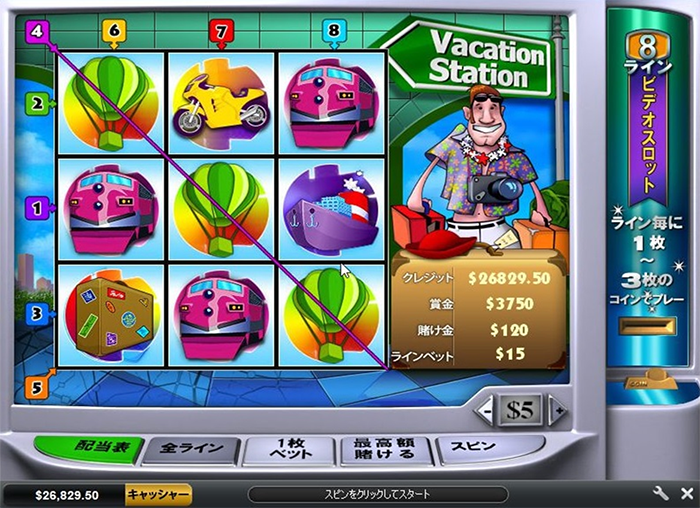Open the キャッシャー cashier
This screenshot has width=700, height=508.
pyautogui.click(x=158, y=494)
